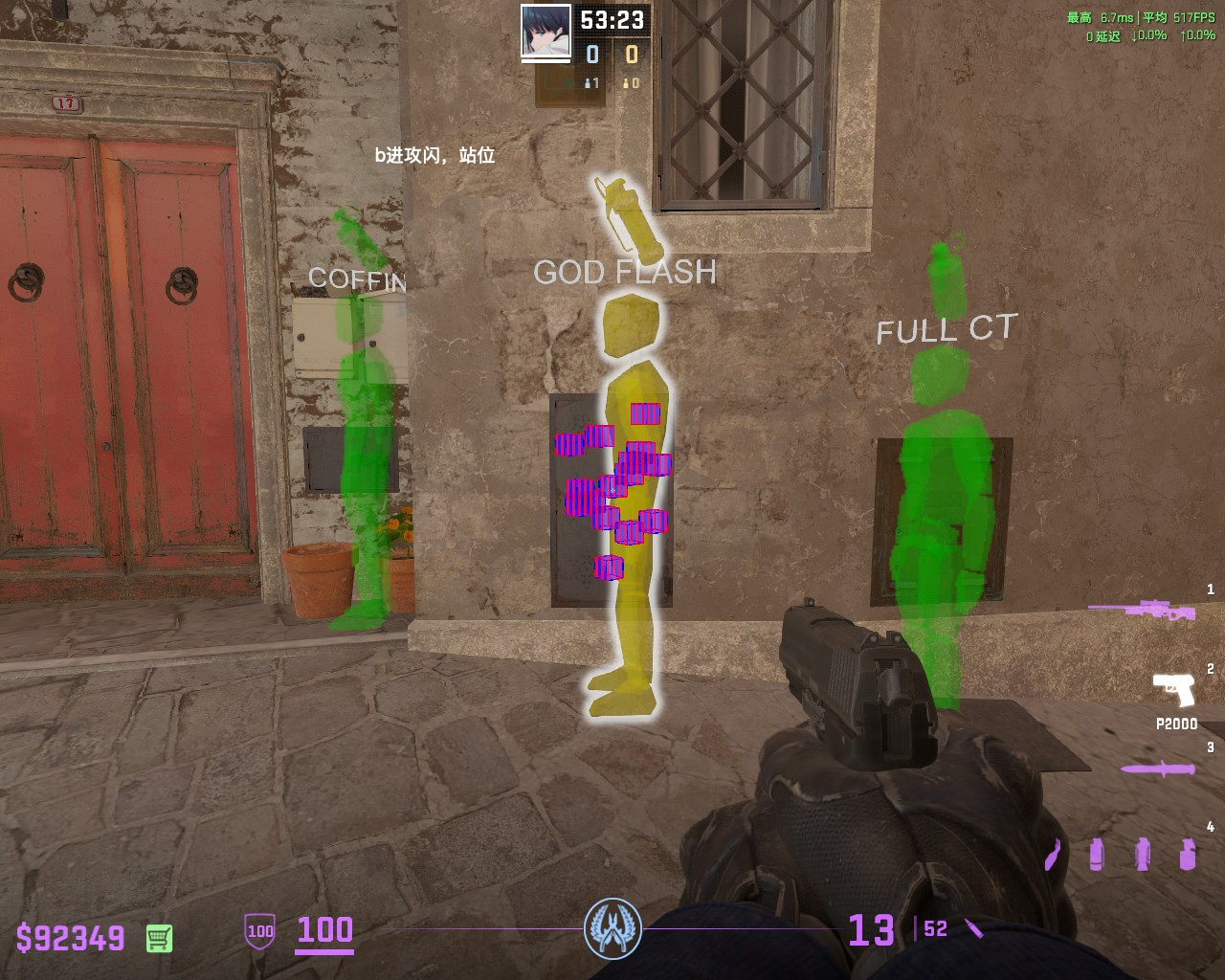Switch to the P2000 pistol
1225x980 pixels.
pos(1173,689)
